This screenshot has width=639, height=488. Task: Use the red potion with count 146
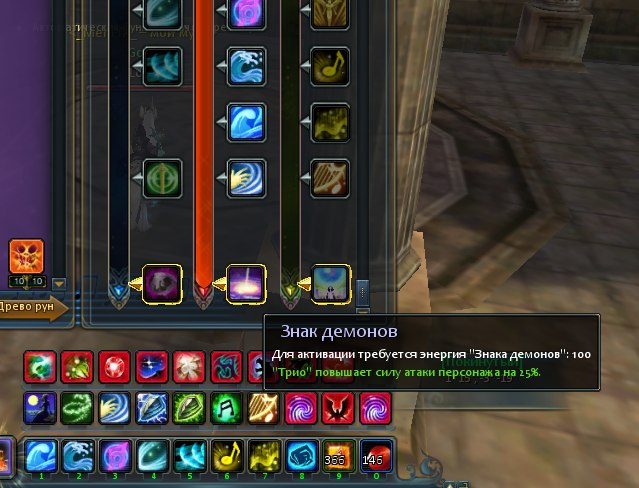(x=374, y=456)
